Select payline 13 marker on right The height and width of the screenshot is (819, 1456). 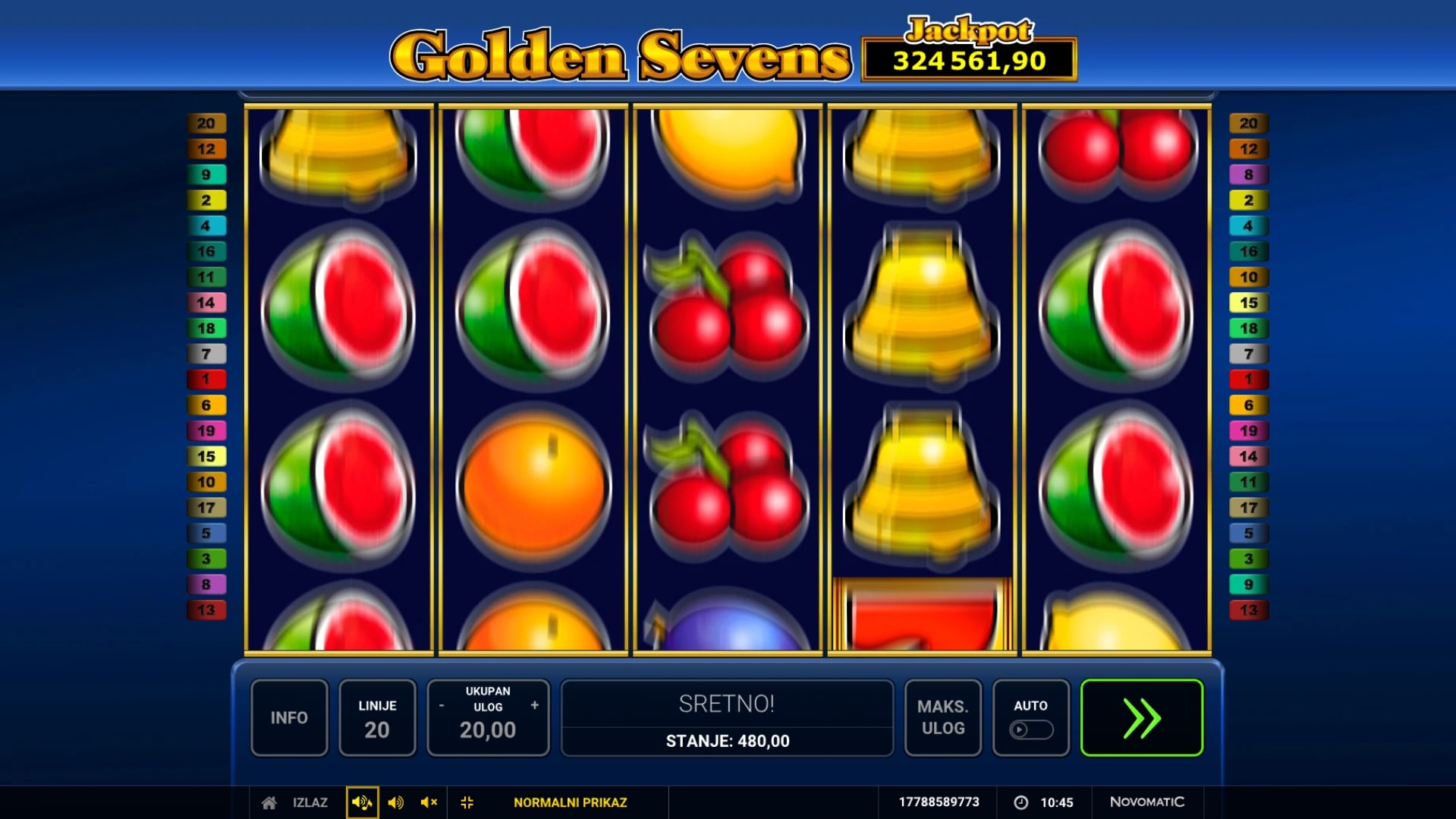[1248, 610]
